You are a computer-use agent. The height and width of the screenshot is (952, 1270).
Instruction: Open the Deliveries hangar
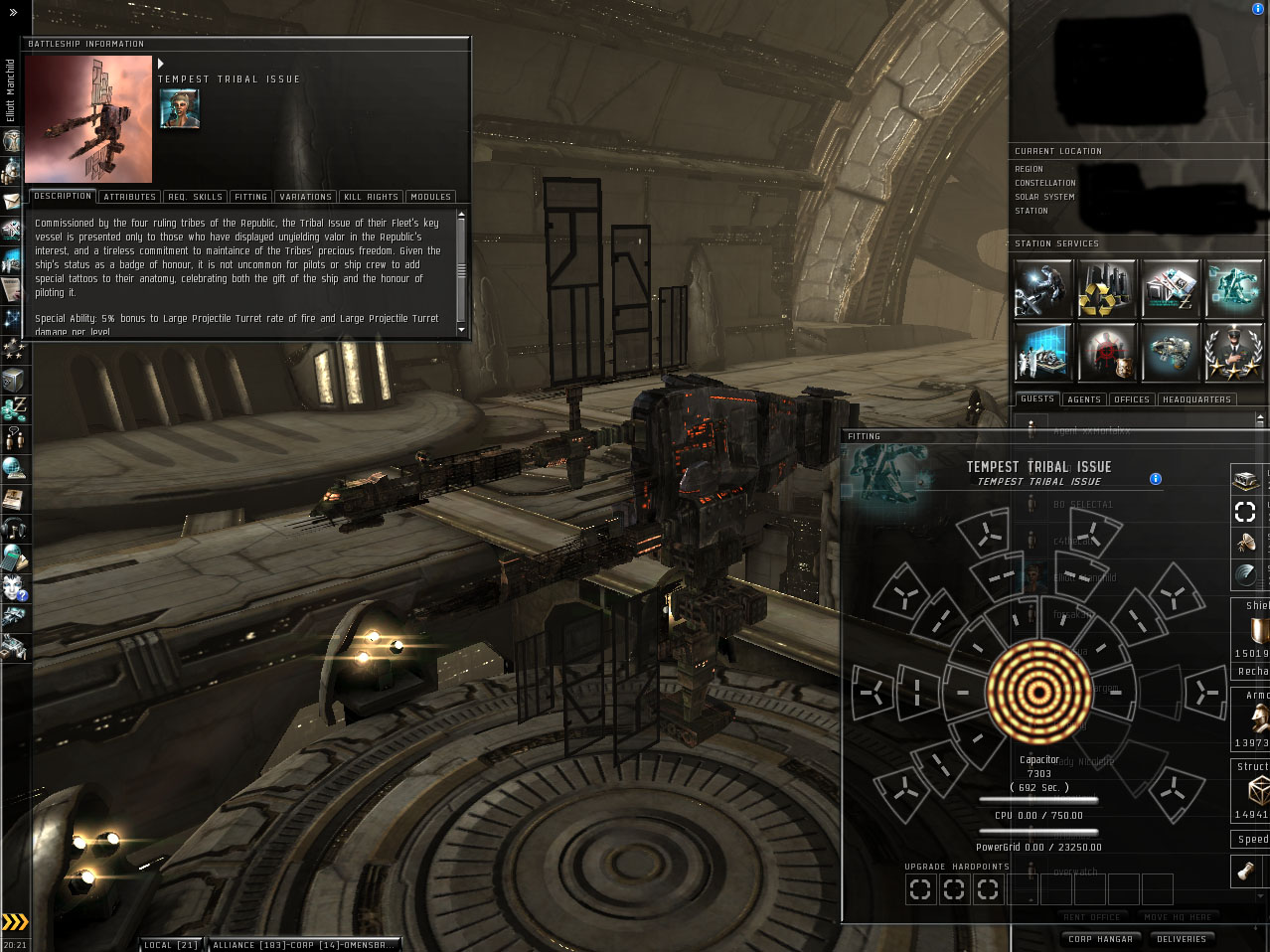pyautogui.click(x=1182, y=939)
